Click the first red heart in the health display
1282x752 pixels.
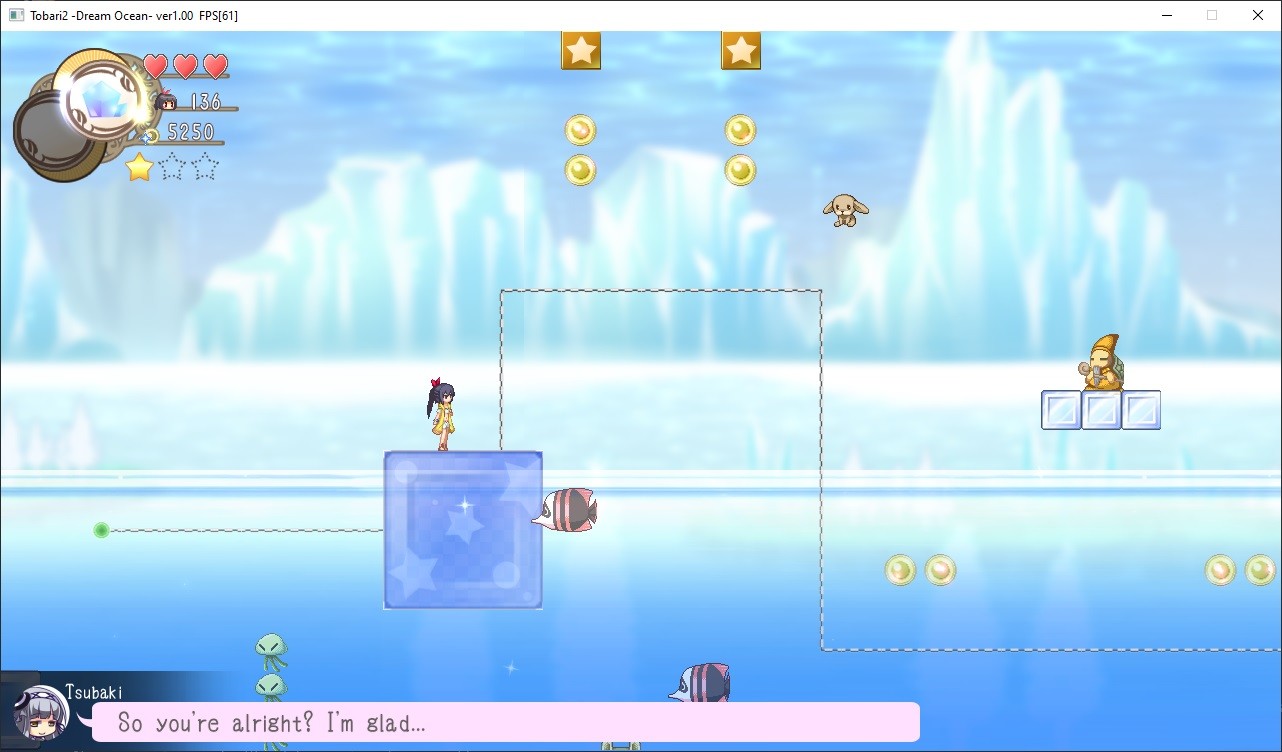pos(155,65)
